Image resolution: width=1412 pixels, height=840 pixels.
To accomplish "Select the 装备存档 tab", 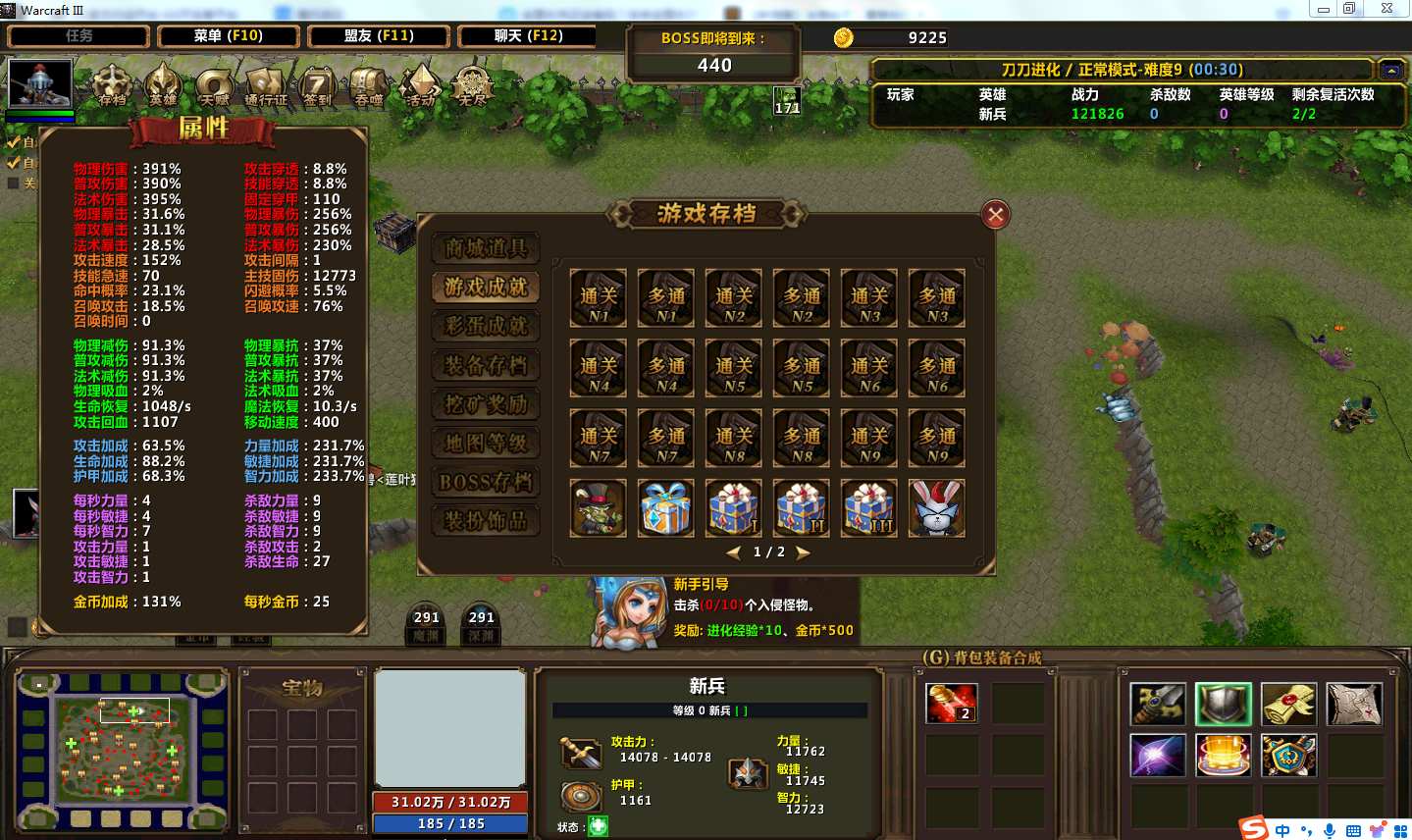I will pos(486,365).
